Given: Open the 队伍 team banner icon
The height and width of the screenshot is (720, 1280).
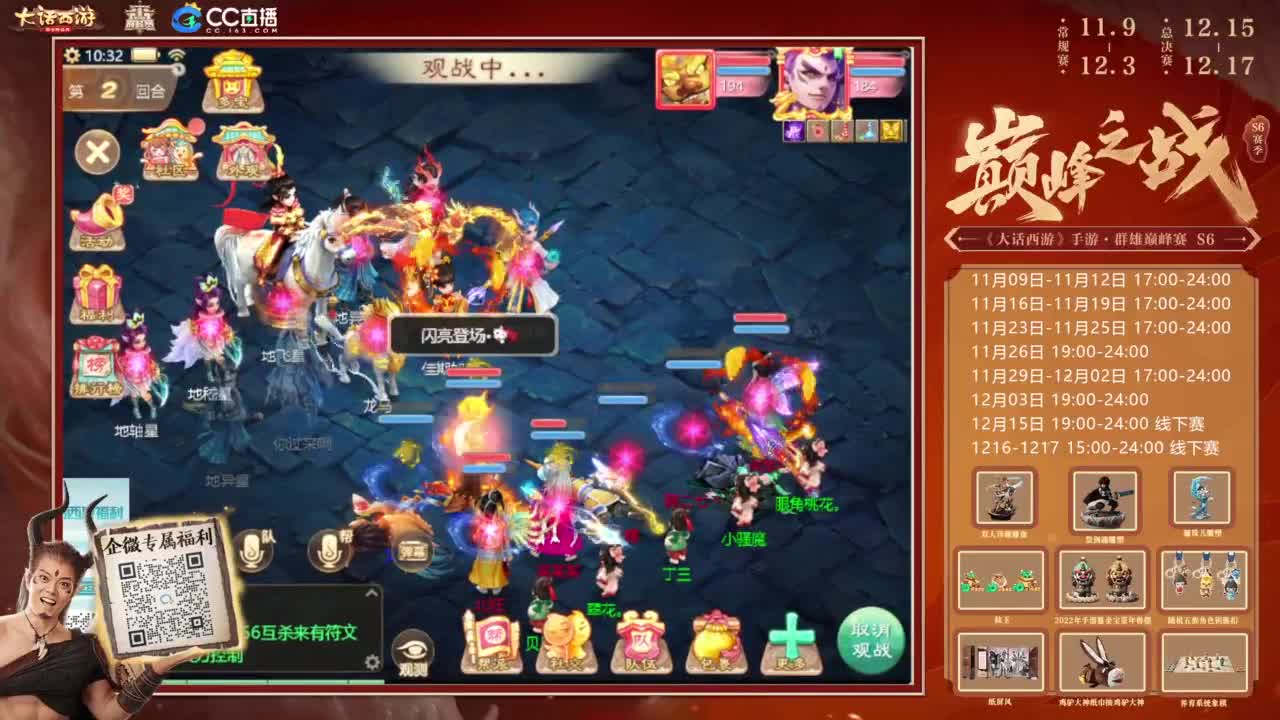Looking at the screenshot, I should (x=640, y=640).
